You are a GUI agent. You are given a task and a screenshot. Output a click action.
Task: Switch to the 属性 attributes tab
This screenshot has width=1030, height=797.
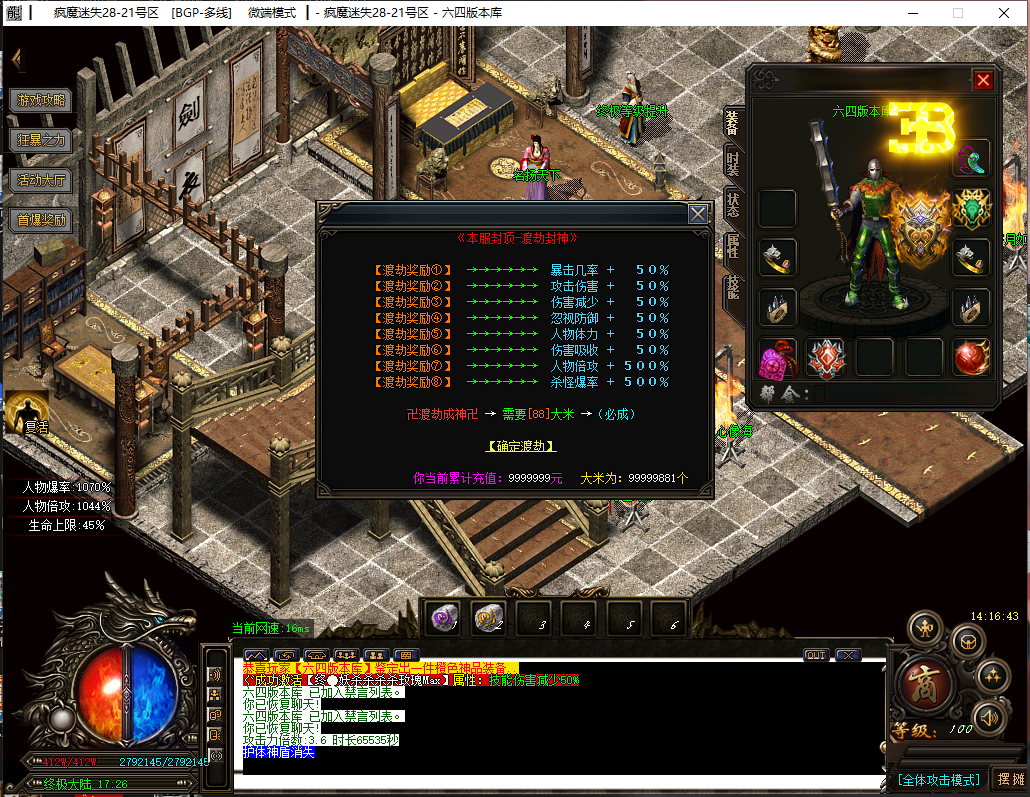[733, 244]
